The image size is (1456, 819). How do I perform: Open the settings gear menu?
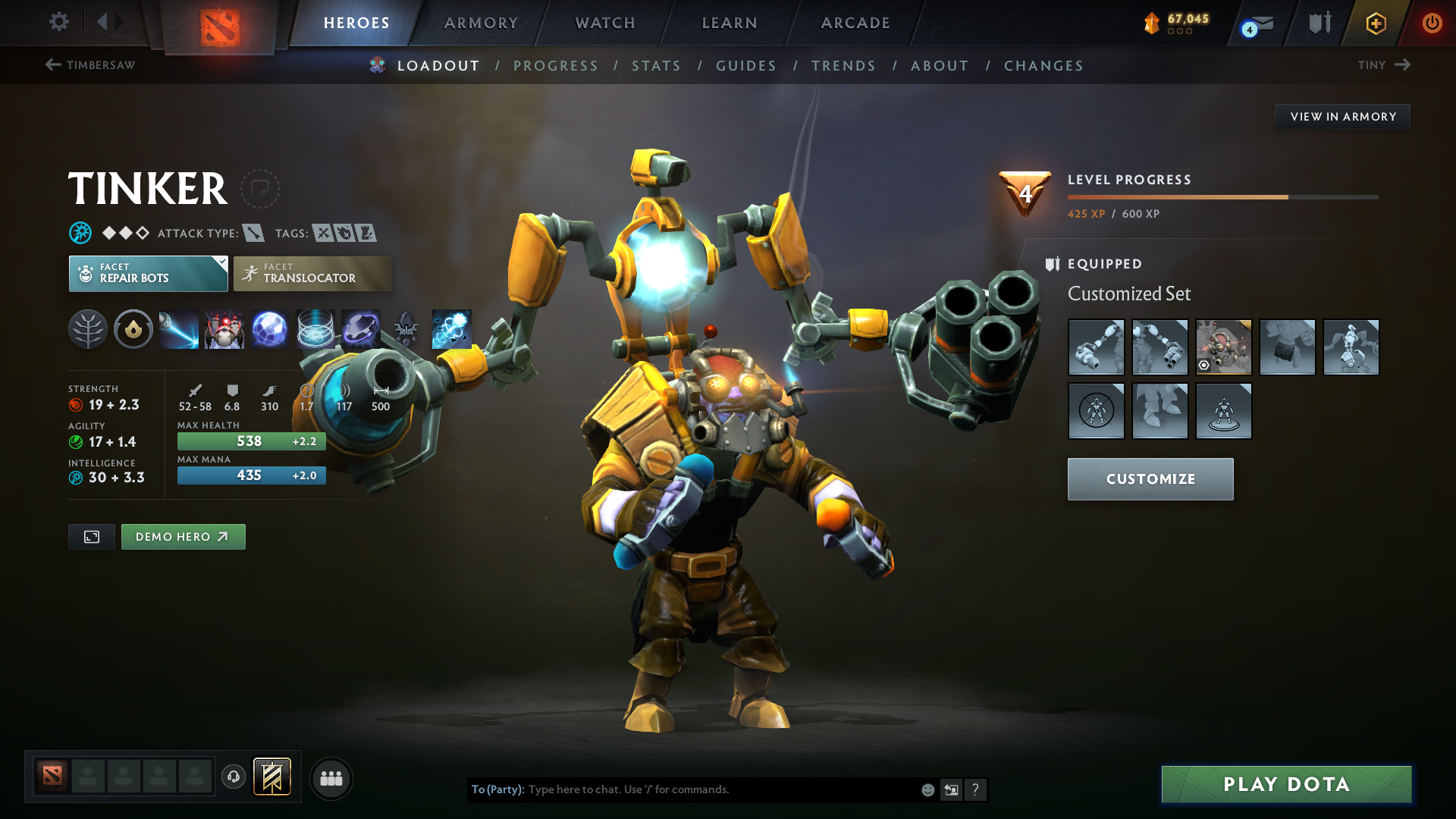pos(58,23)
